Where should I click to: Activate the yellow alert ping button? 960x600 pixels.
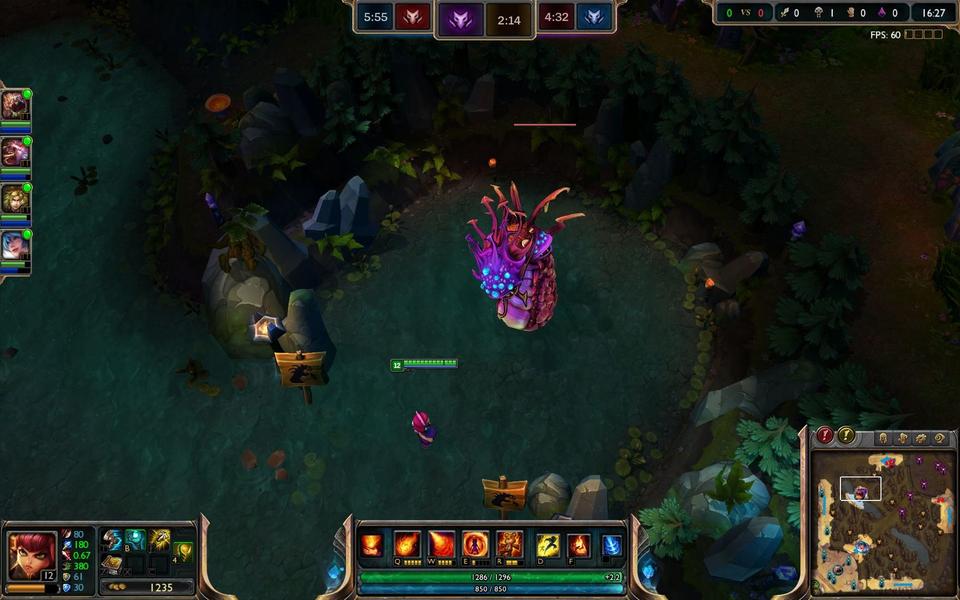[x=846, y=435]
